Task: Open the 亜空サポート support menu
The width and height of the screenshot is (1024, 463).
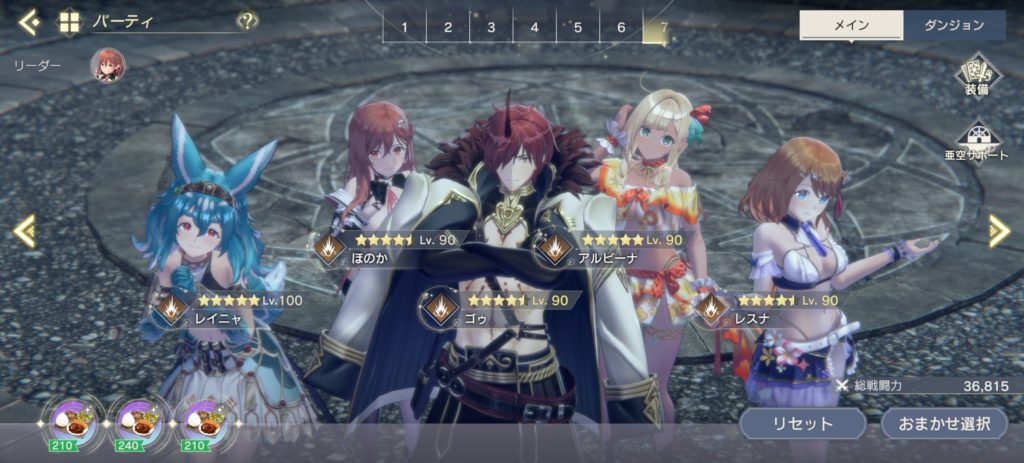Action: [x=977, y=141]
